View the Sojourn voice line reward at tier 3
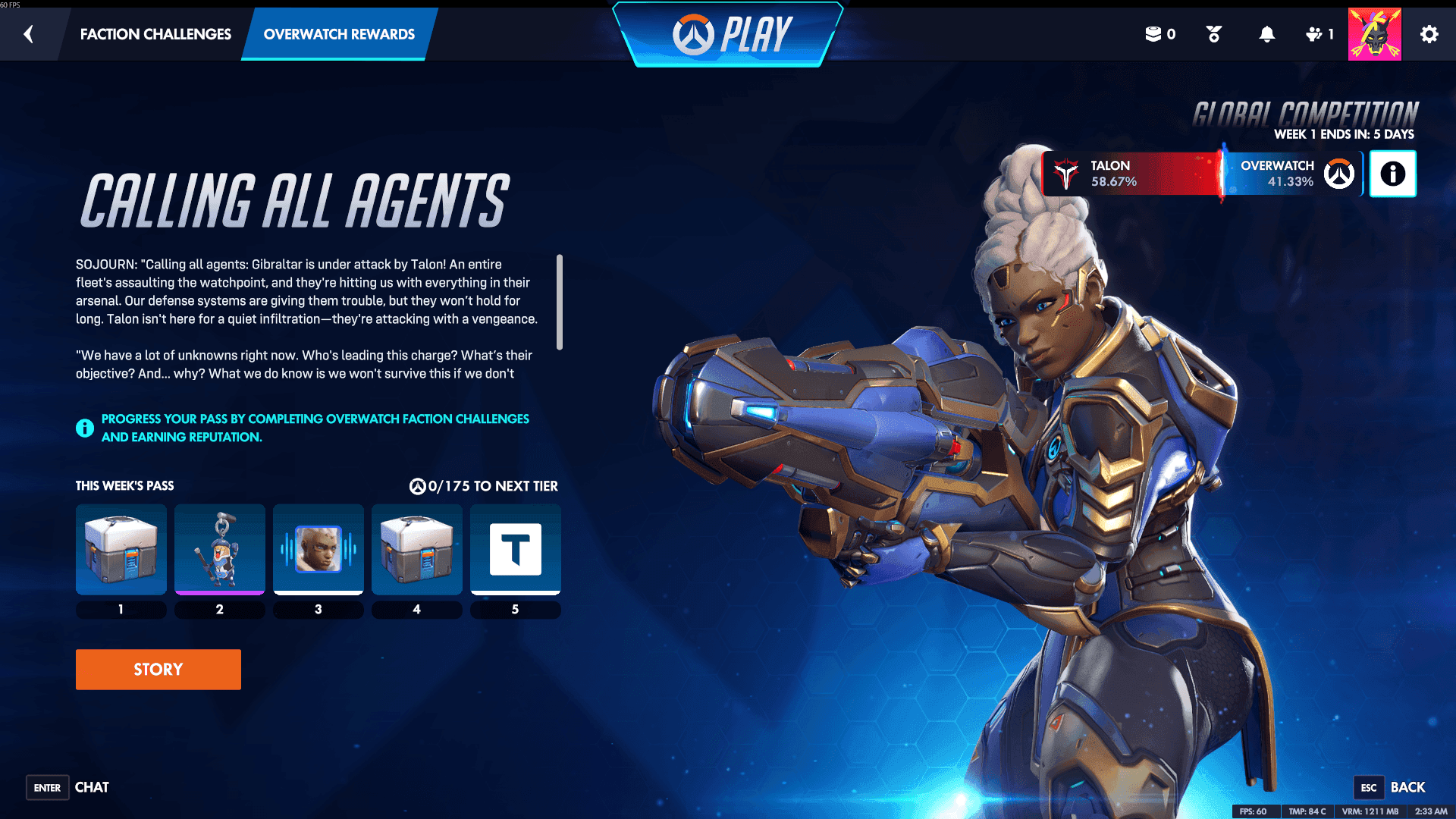This screenshot has height=819, width=1456. click(318, 550)
